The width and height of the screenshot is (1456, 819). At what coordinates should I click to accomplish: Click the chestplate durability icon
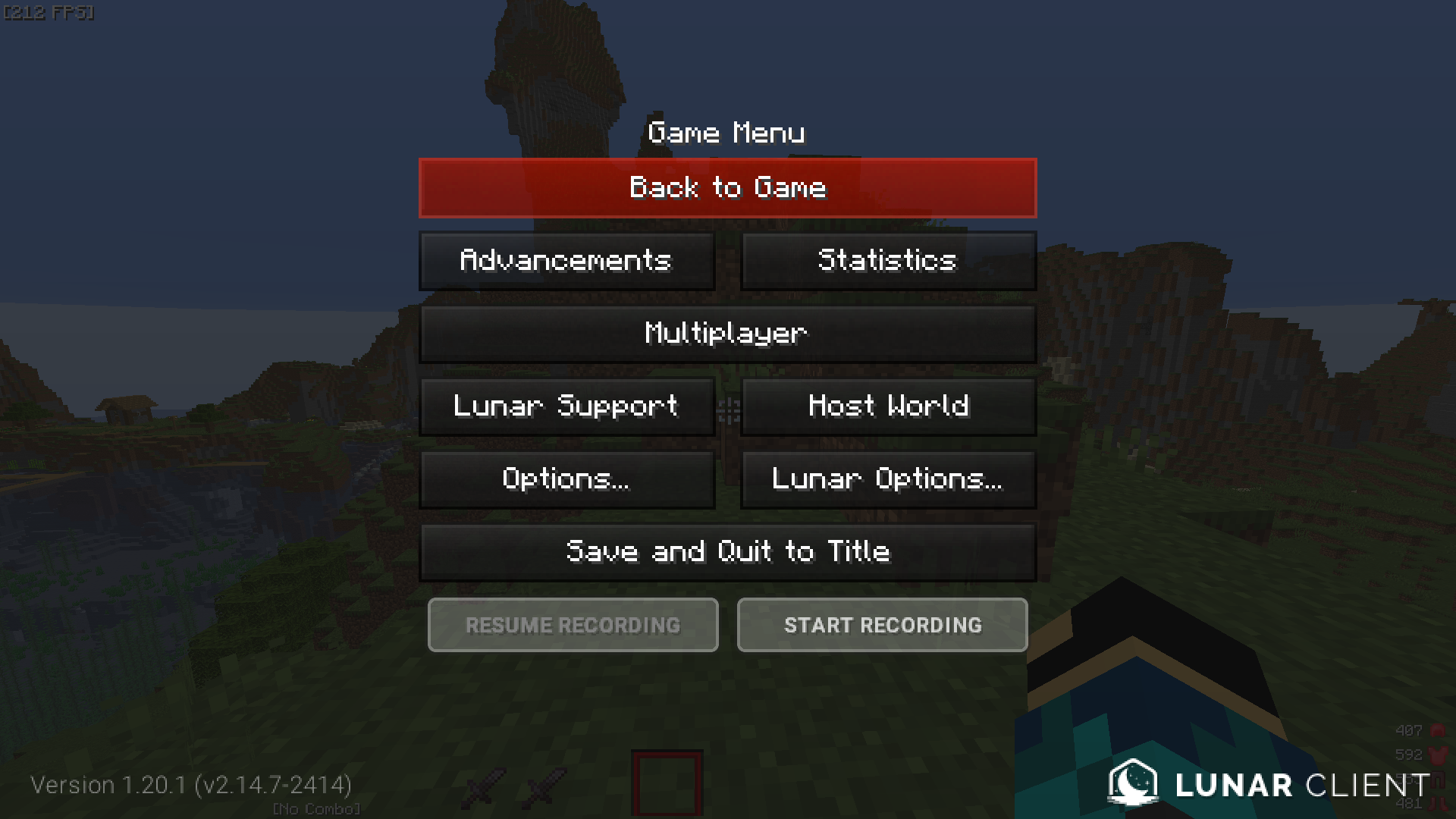coord(1436,755)
